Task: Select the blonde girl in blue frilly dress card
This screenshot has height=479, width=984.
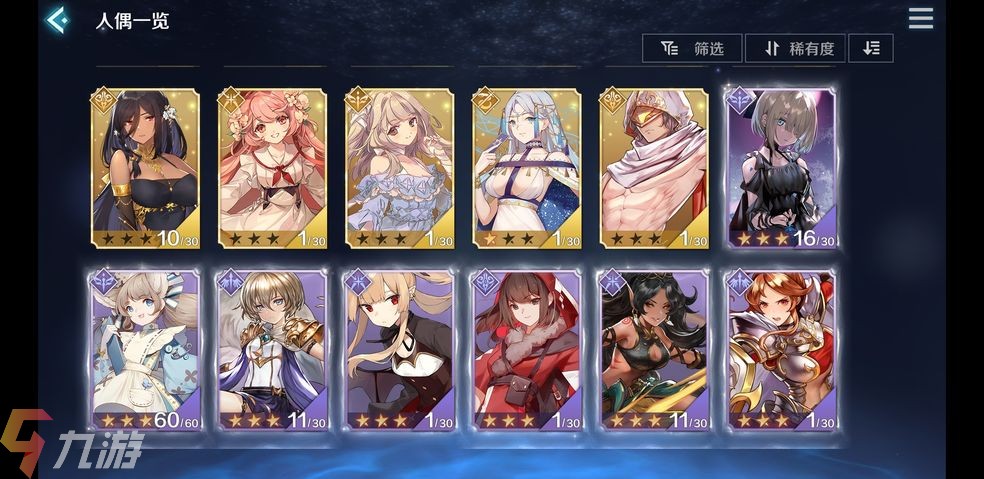Action: [x=400, y=168]
